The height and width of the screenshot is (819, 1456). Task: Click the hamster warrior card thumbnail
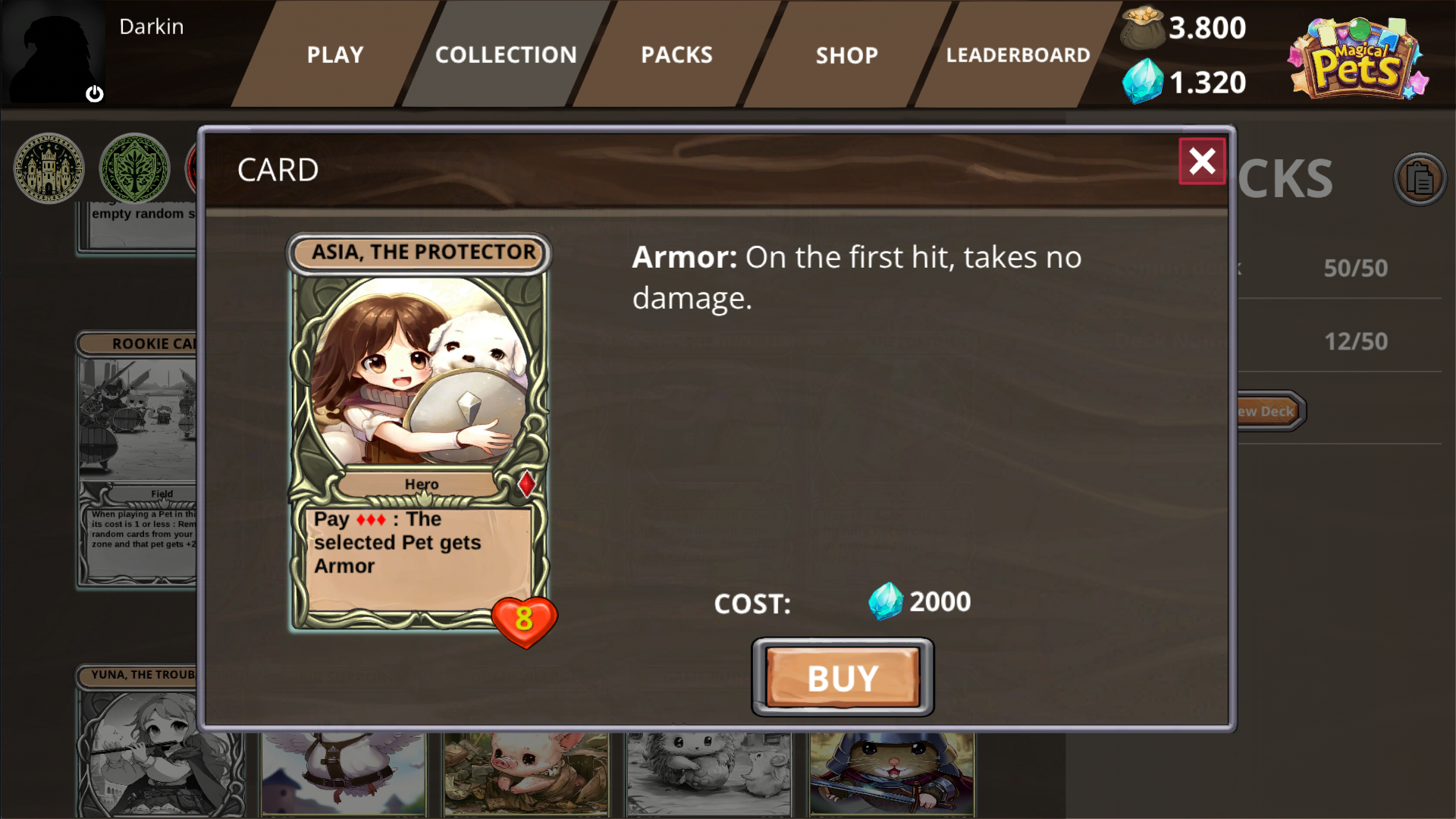pyautogui.click(x=891, y=773)
